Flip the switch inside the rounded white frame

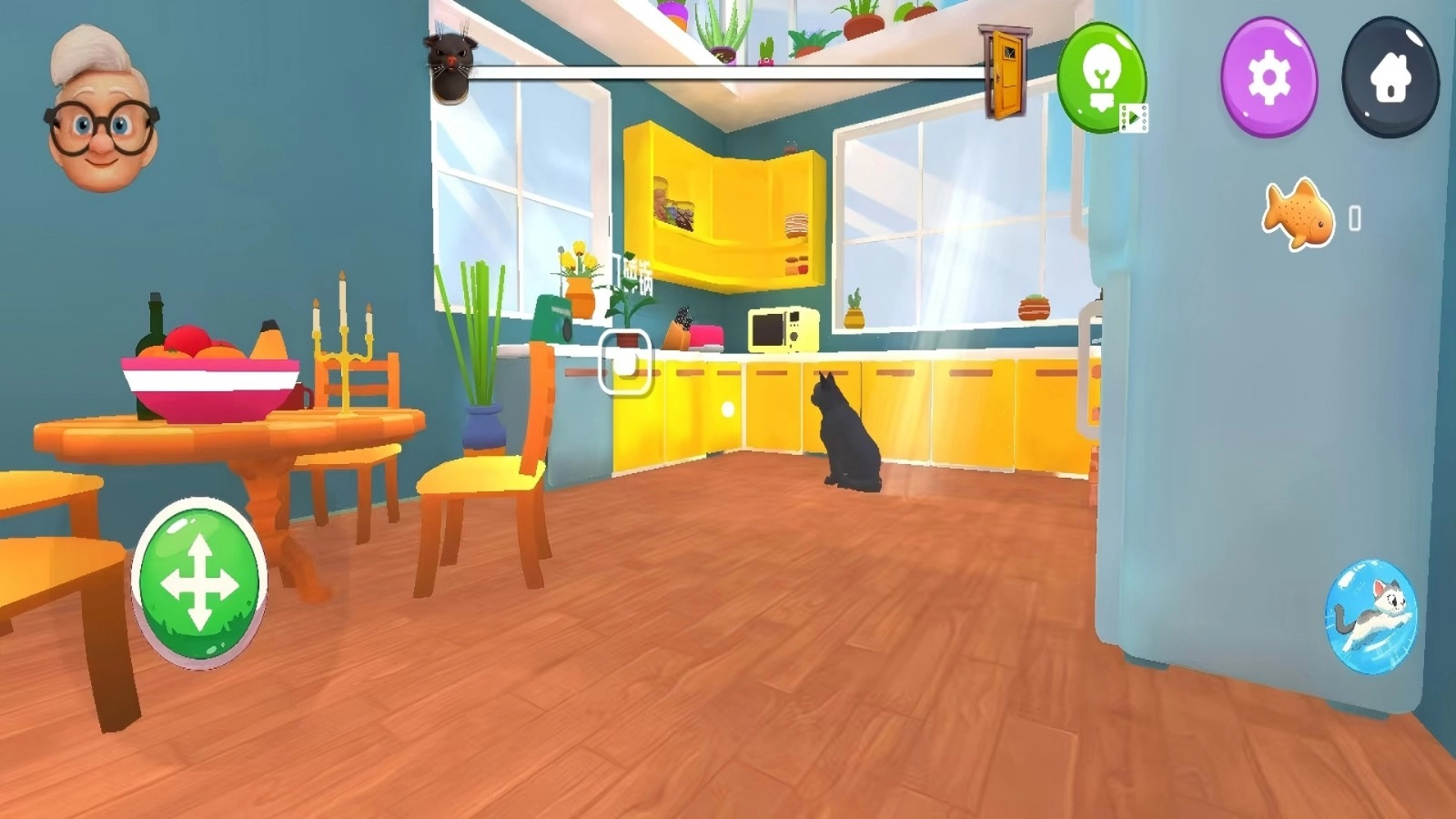(x=623, y=362)
